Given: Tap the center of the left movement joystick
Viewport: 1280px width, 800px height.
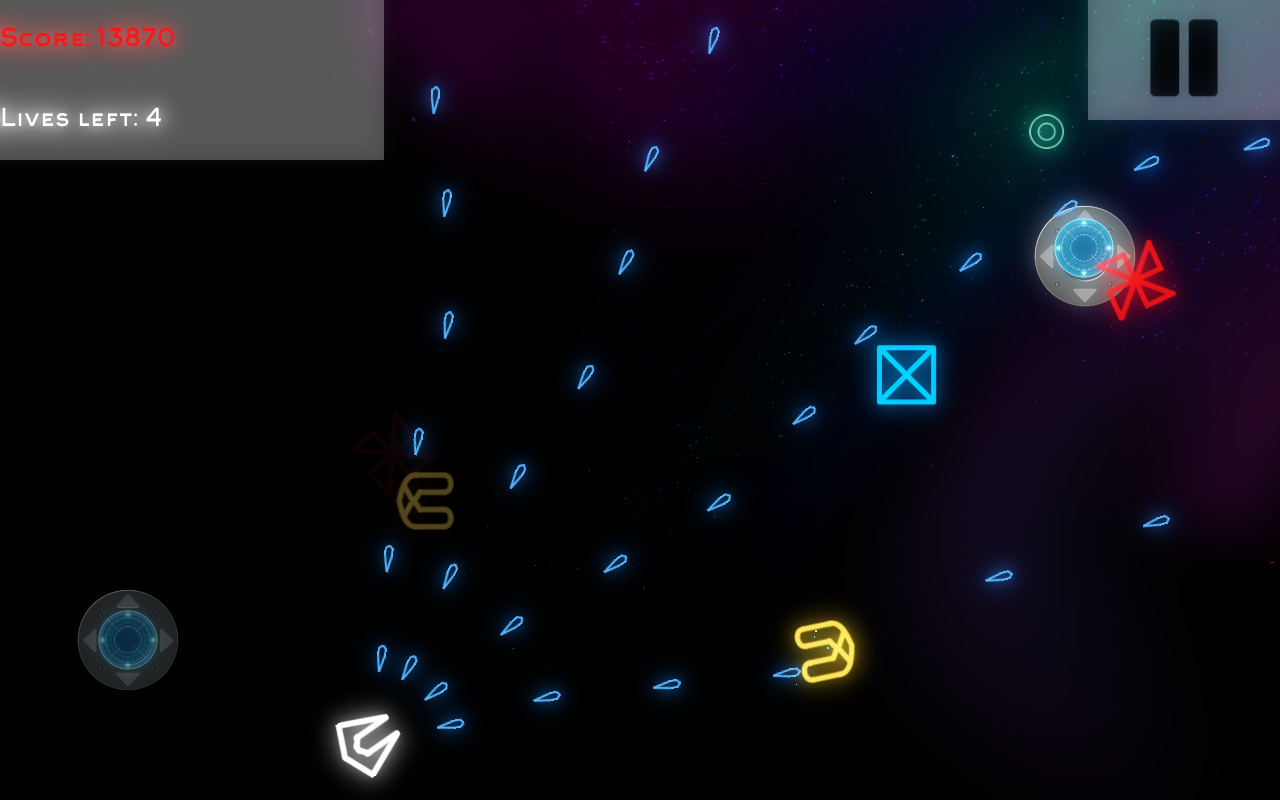Looking at the screenshot, I should 128,638.
